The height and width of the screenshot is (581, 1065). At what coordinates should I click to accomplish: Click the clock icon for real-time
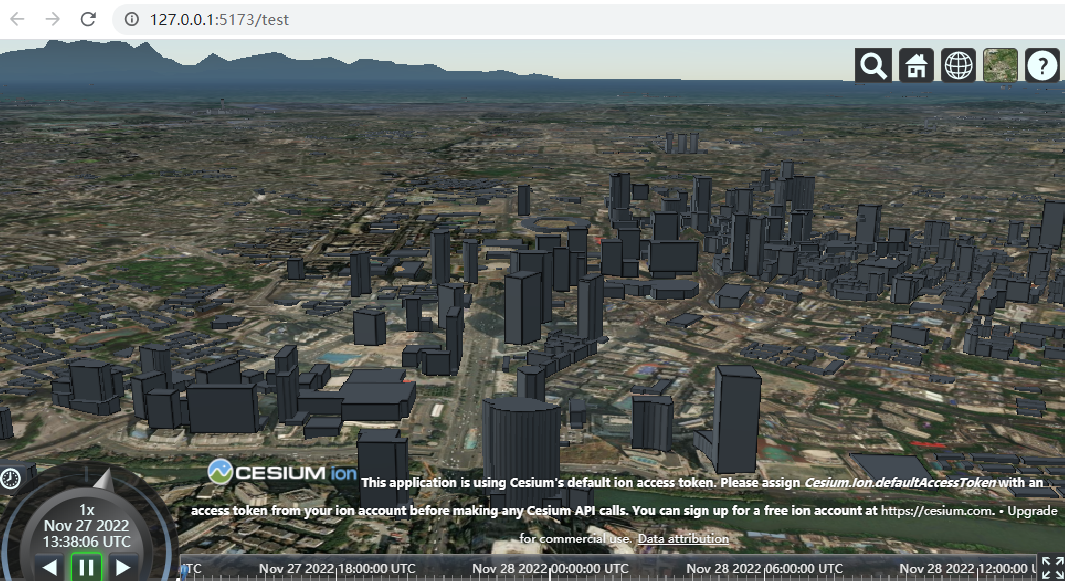pos(11,478)
